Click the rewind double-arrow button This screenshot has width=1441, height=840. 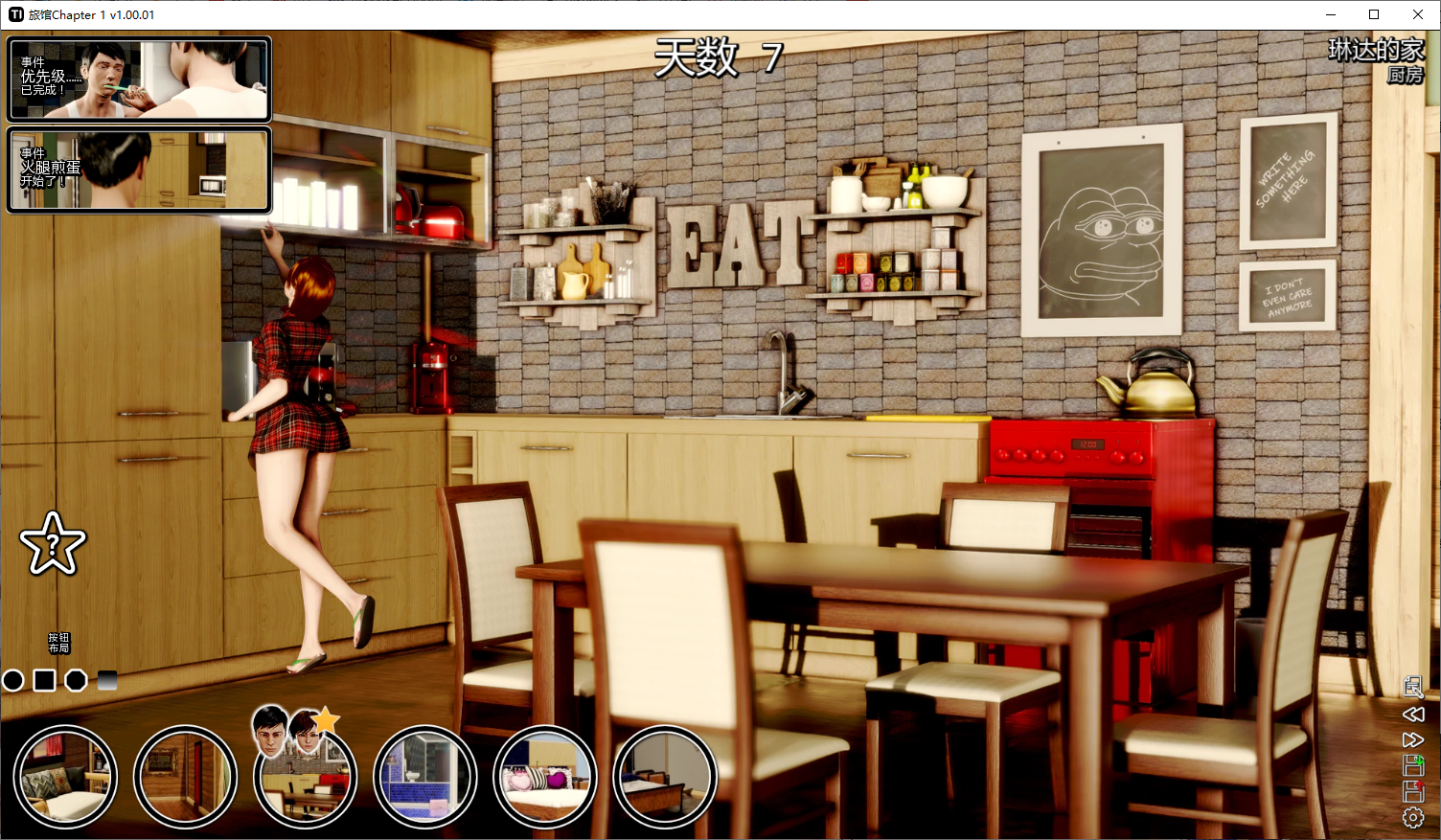click(x=1413, y=714)
